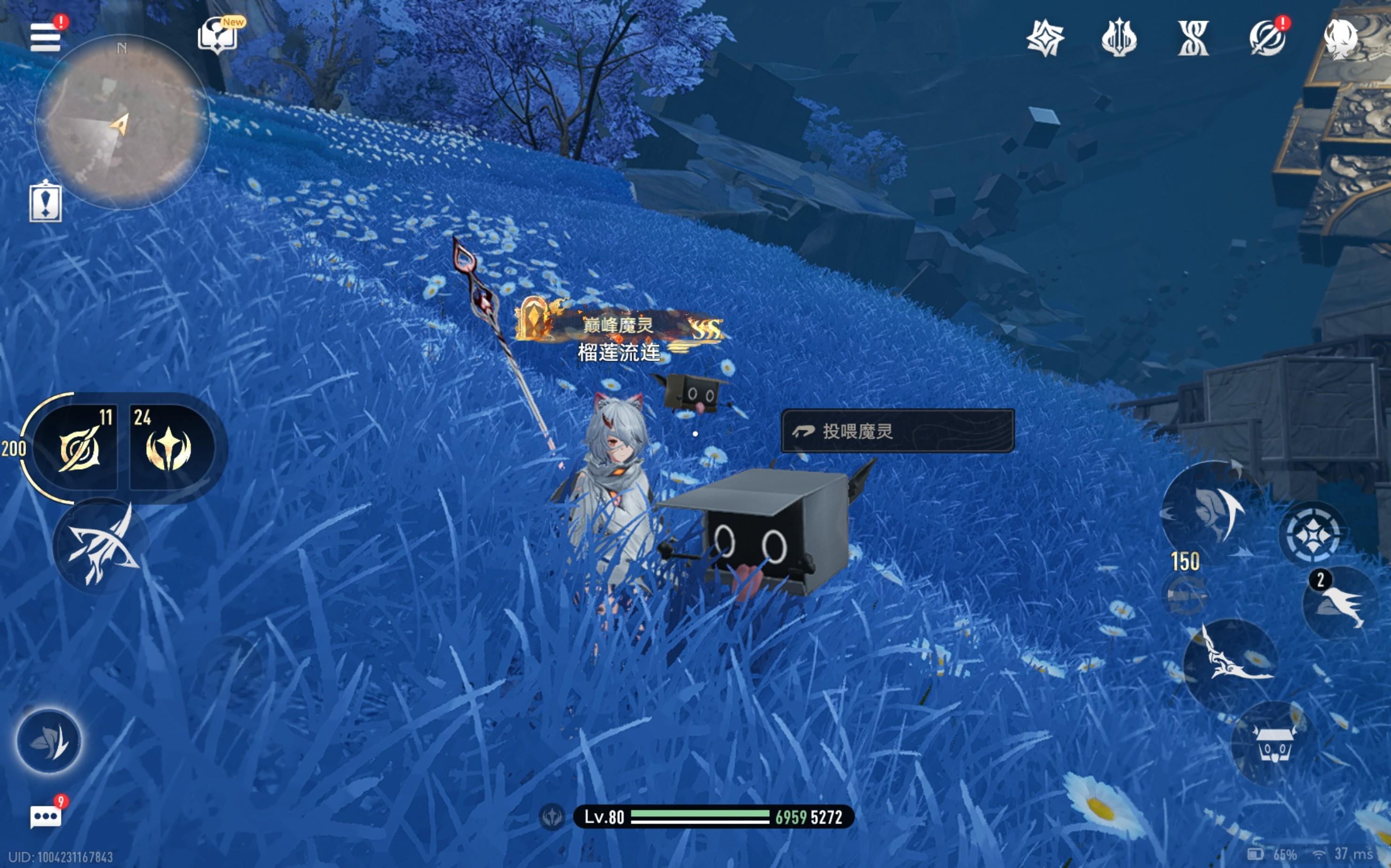Open the quest tracker exclamation icon

click(x=46, y=202)
